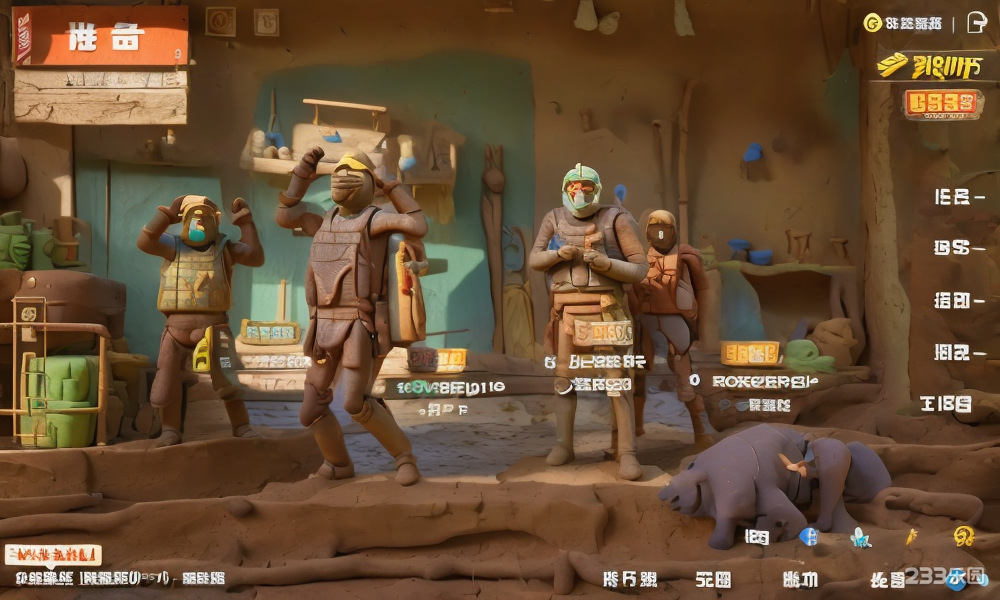Click the small orange tag above the chat text
Screen dimensions: 1000x600
click(53, 554)
